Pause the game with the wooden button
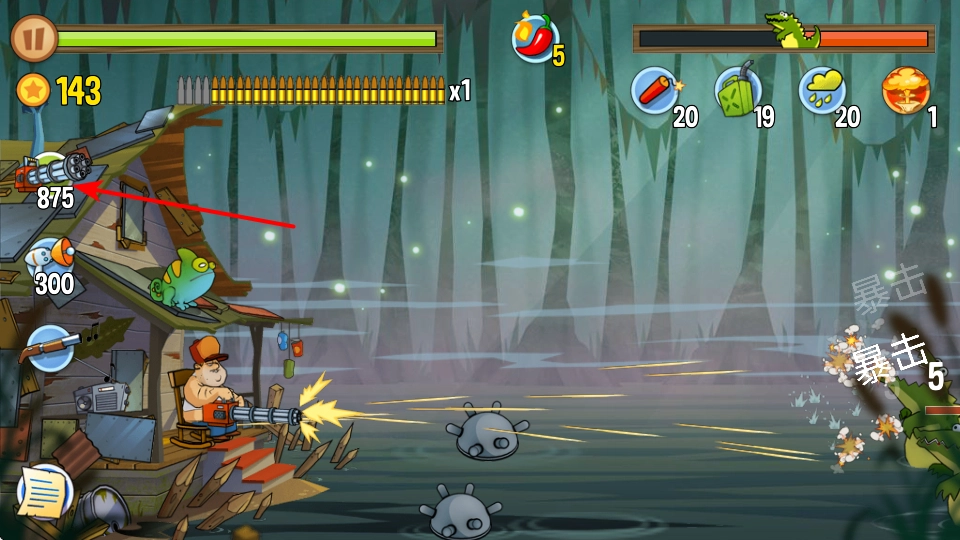Screen dimensions: 960x540 [x=33, y=38]
